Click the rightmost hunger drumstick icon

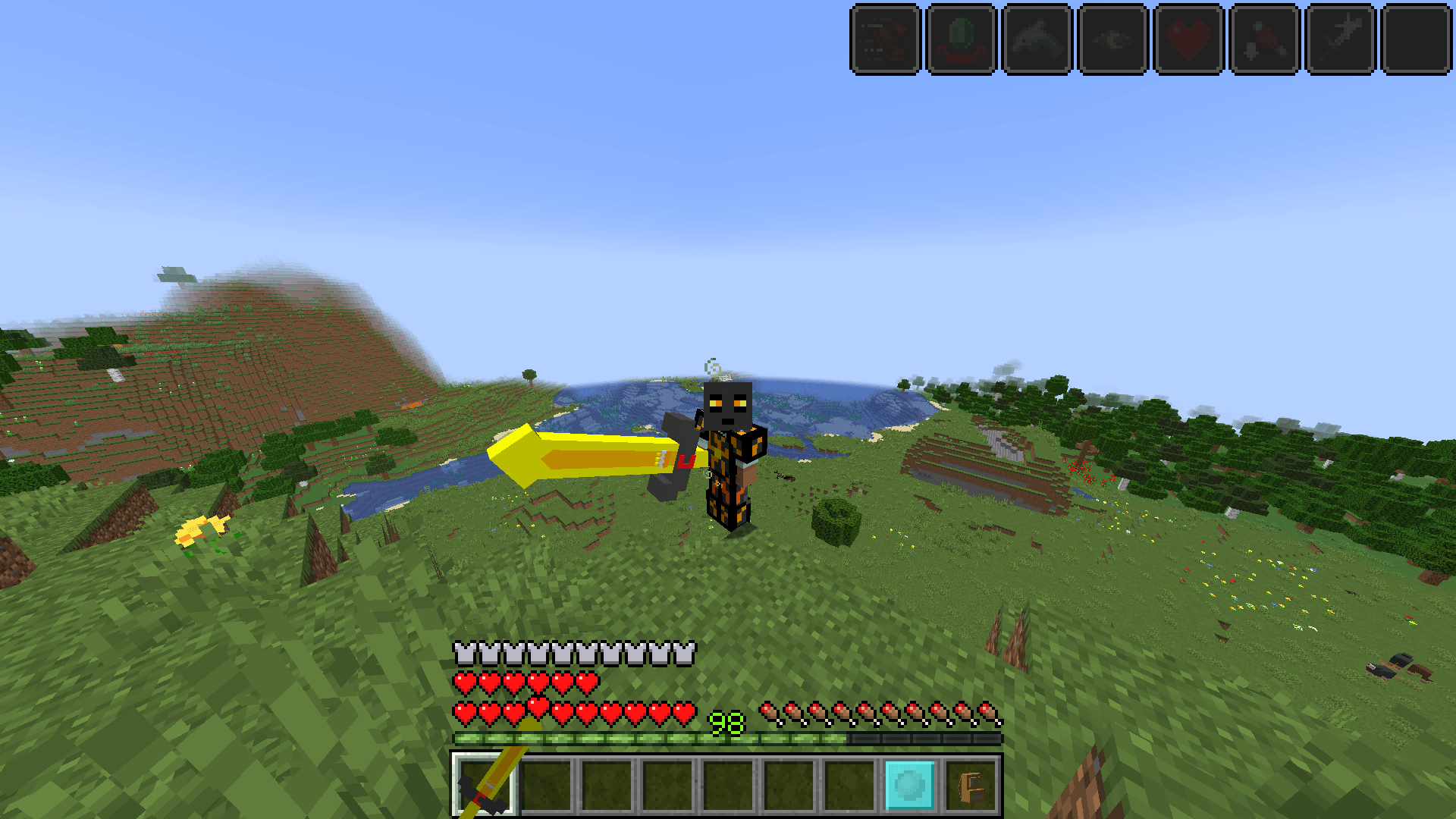coord(986,711)
